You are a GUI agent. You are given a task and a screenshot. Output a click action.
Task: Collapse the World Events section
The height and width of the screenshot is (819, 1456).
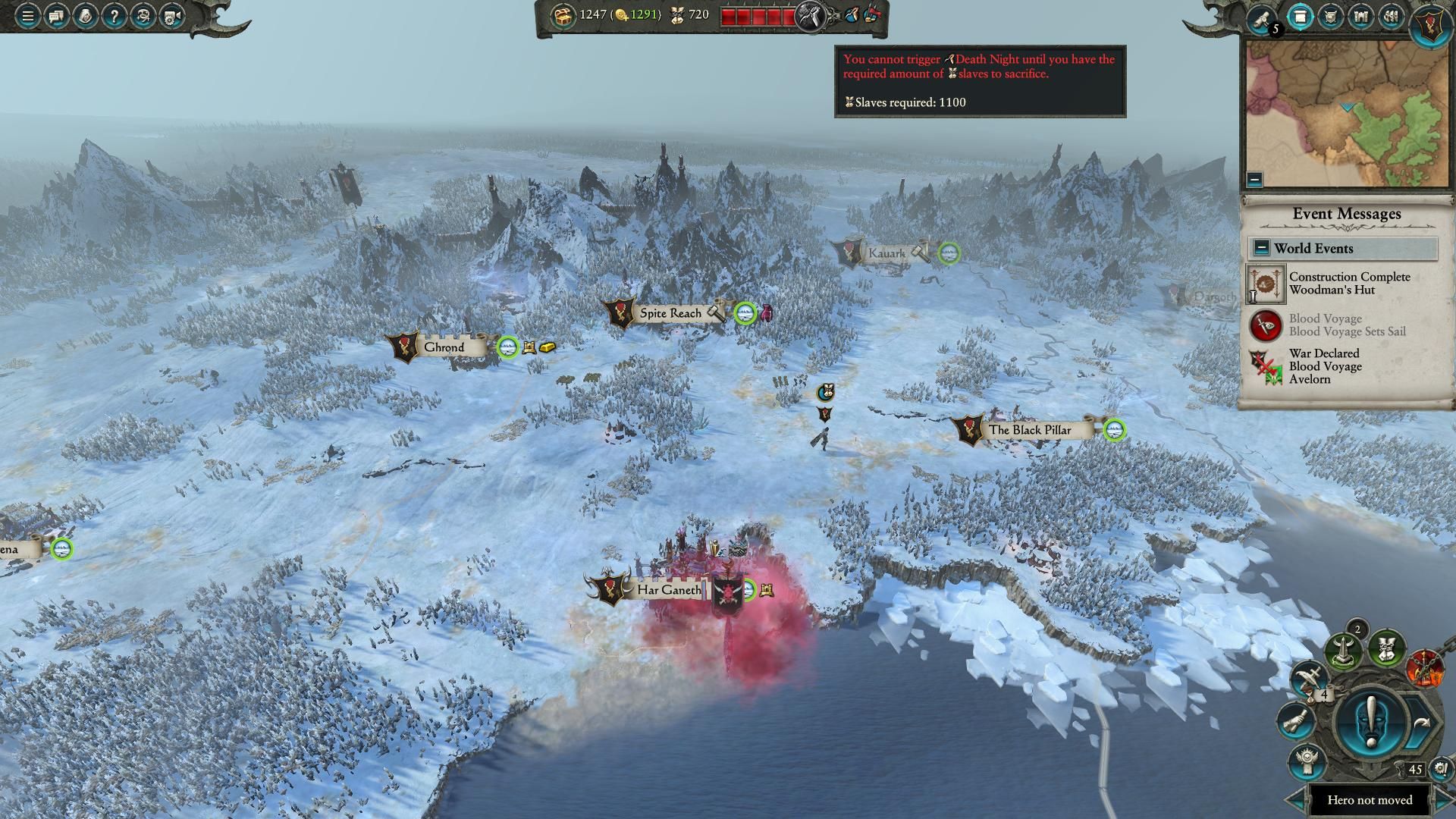click(x=1261, y=248)
